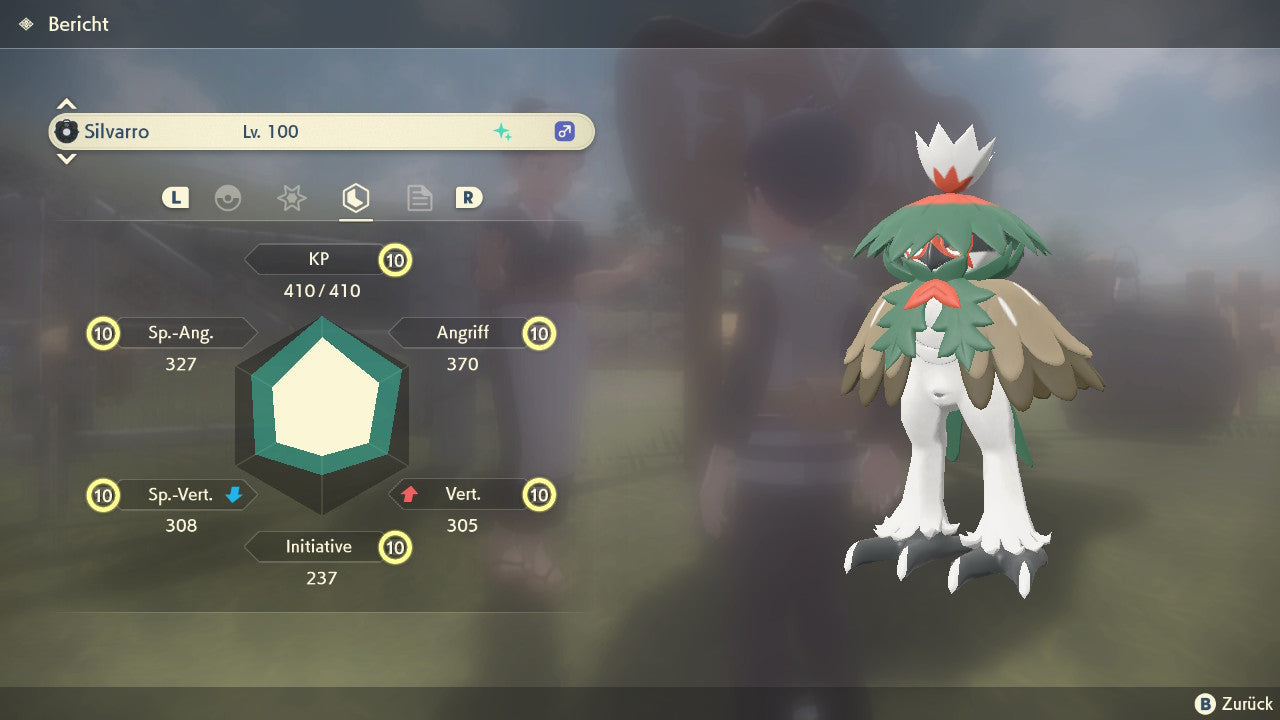This screenshot has height=720, width=1280.
Task: Select the stats hexagon tab
Action: point(355,198)
